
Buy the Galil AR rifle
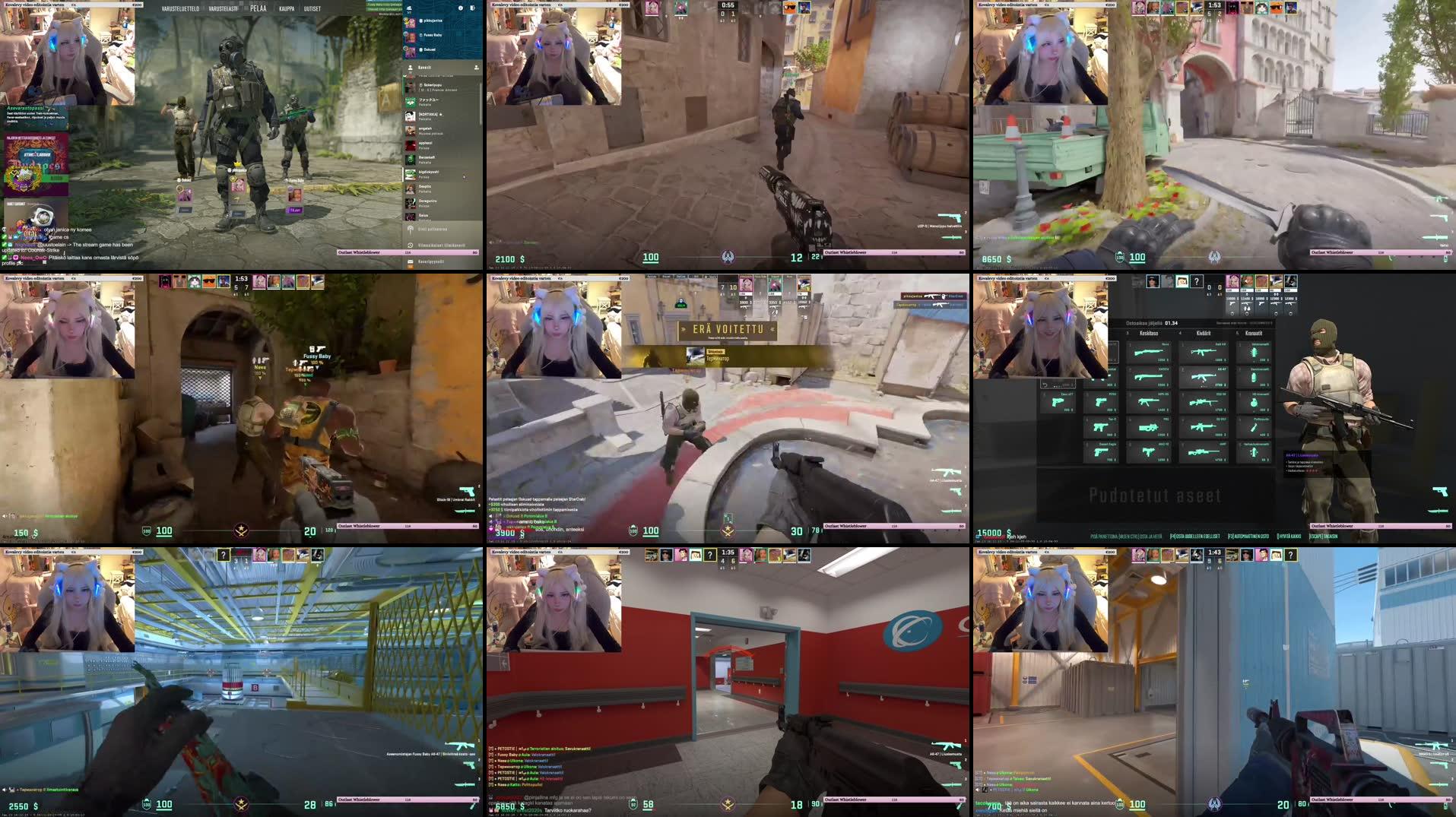coord(1201,353)
